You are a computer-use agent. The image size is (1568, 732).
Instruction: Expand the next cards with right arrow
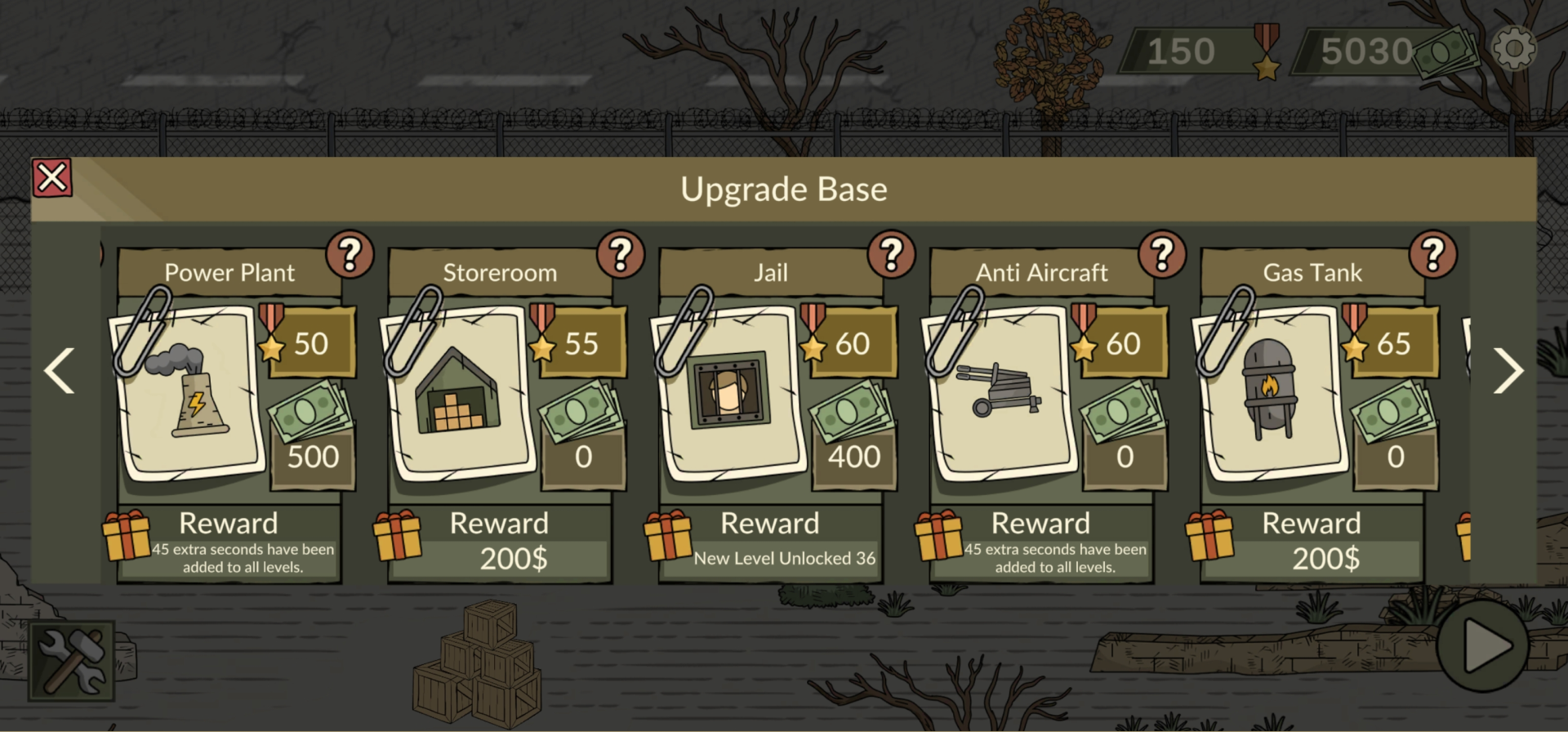(1509, 372)
